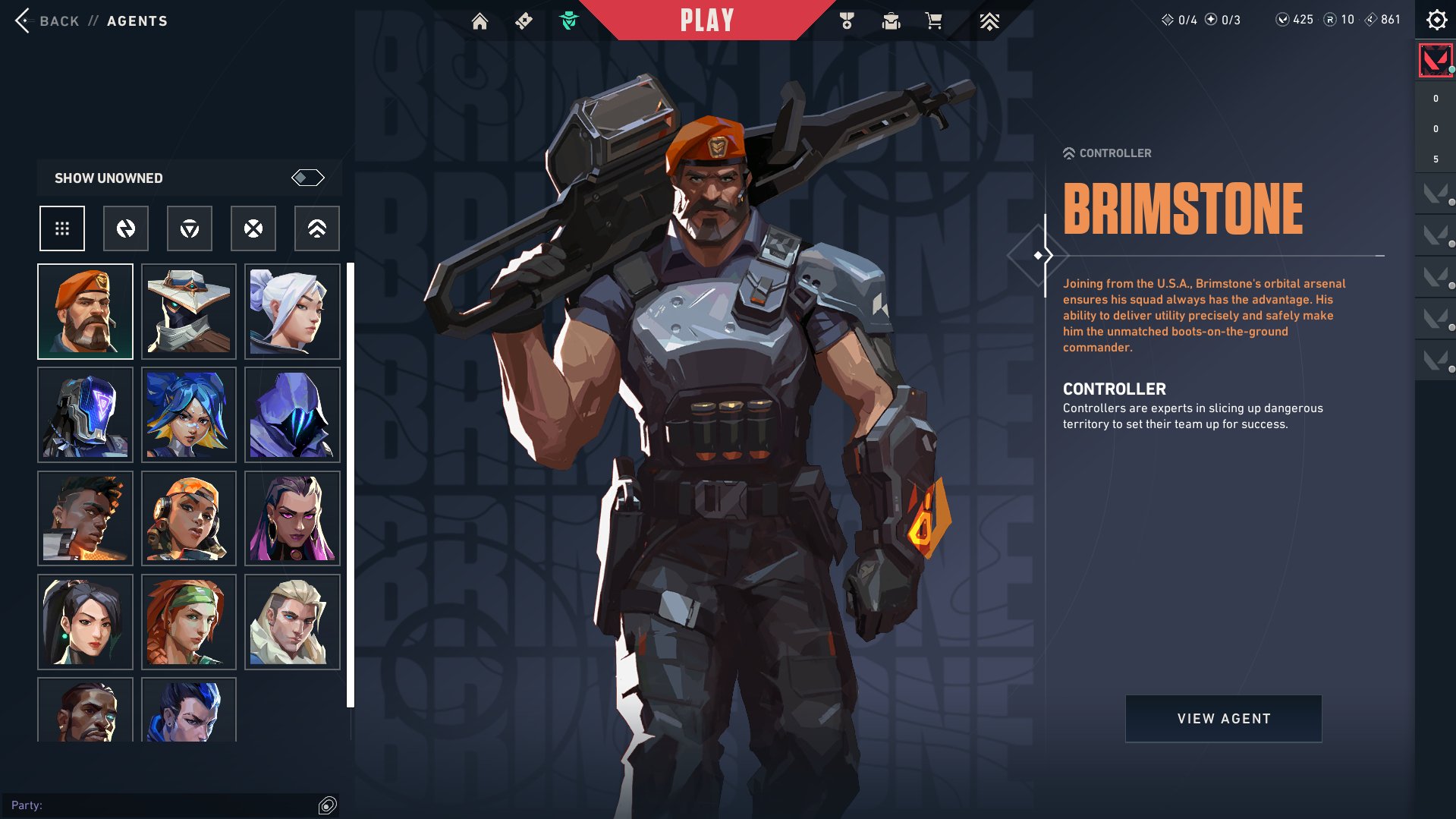Image resolution: width=1456 pixels, height=819 pixels.
Task: Select Sova agent portrait
Action: coord(292,622)
